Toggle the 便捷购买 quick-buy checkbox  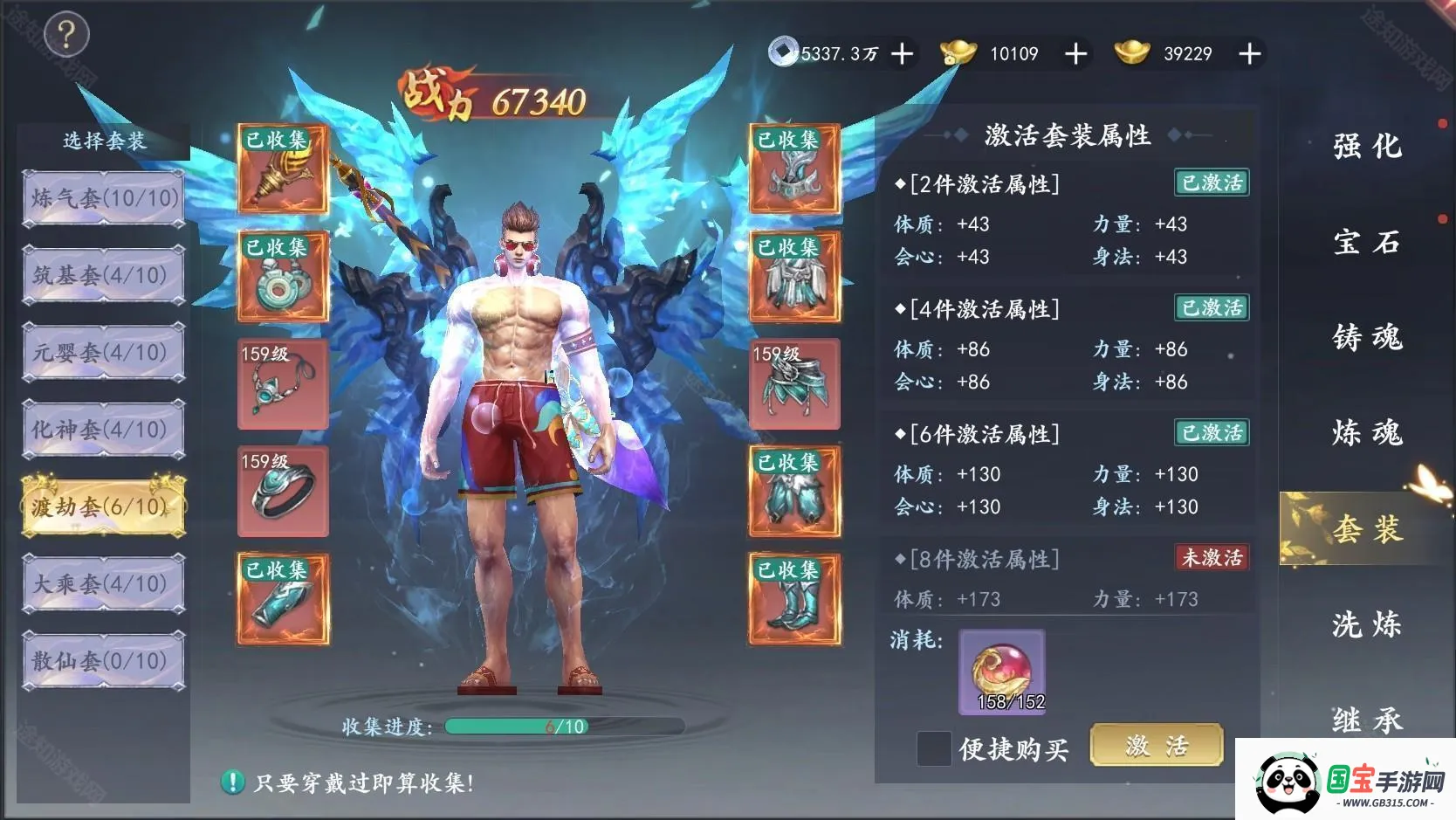934,748
